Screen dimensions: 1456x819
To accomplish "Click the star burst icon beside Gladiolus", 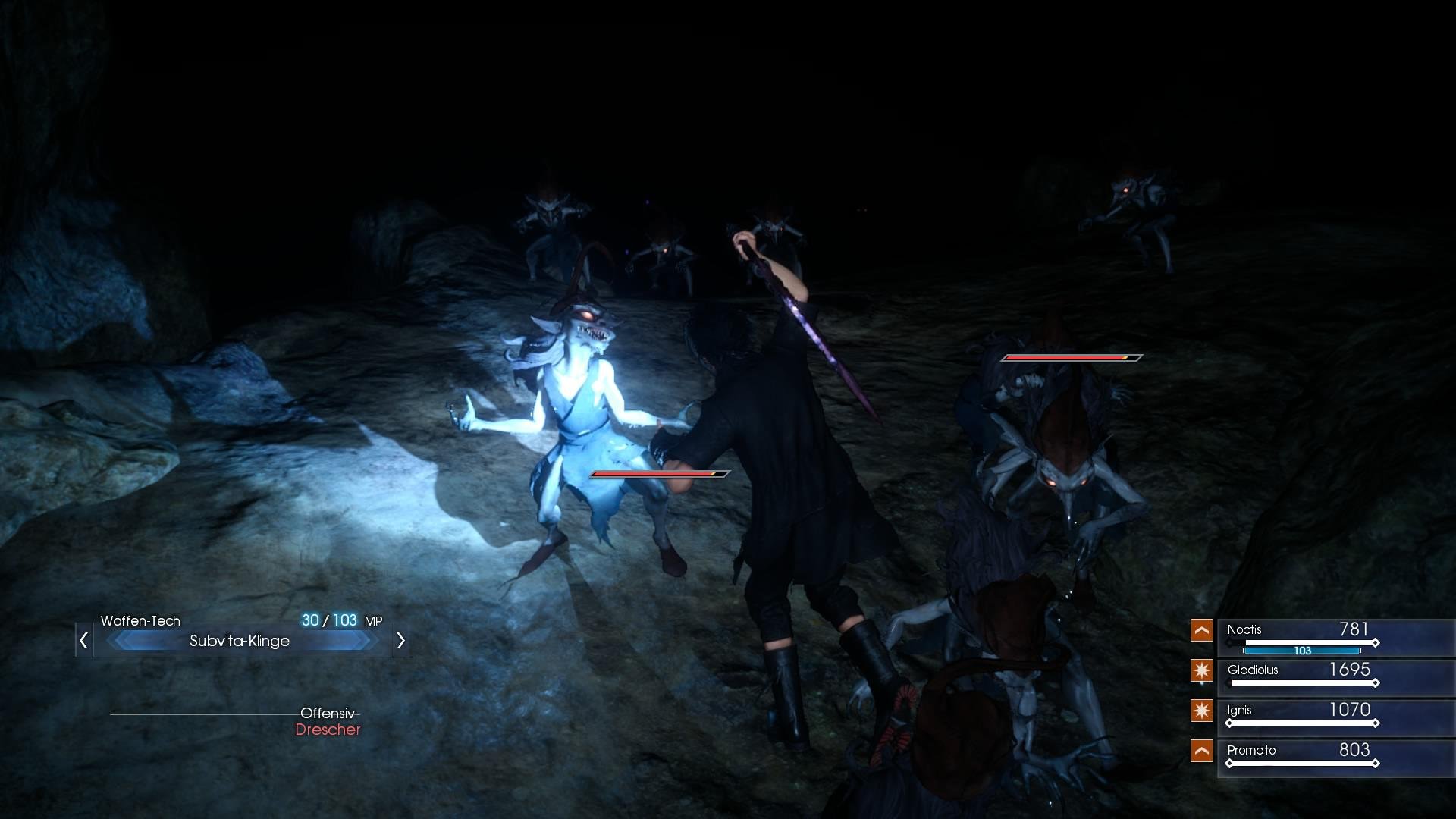I will click(x=1202, y=670).
